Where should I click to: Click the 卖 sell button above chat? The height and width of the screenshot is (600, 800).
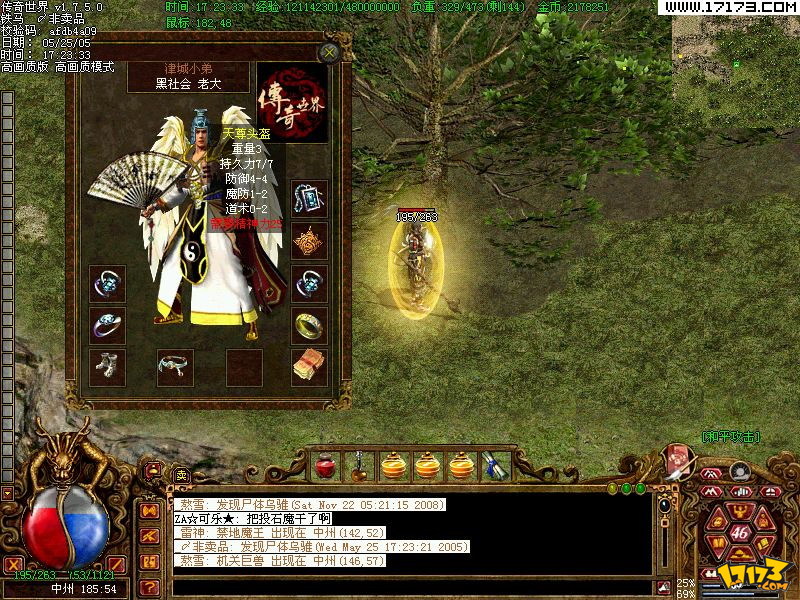(181, 476)
